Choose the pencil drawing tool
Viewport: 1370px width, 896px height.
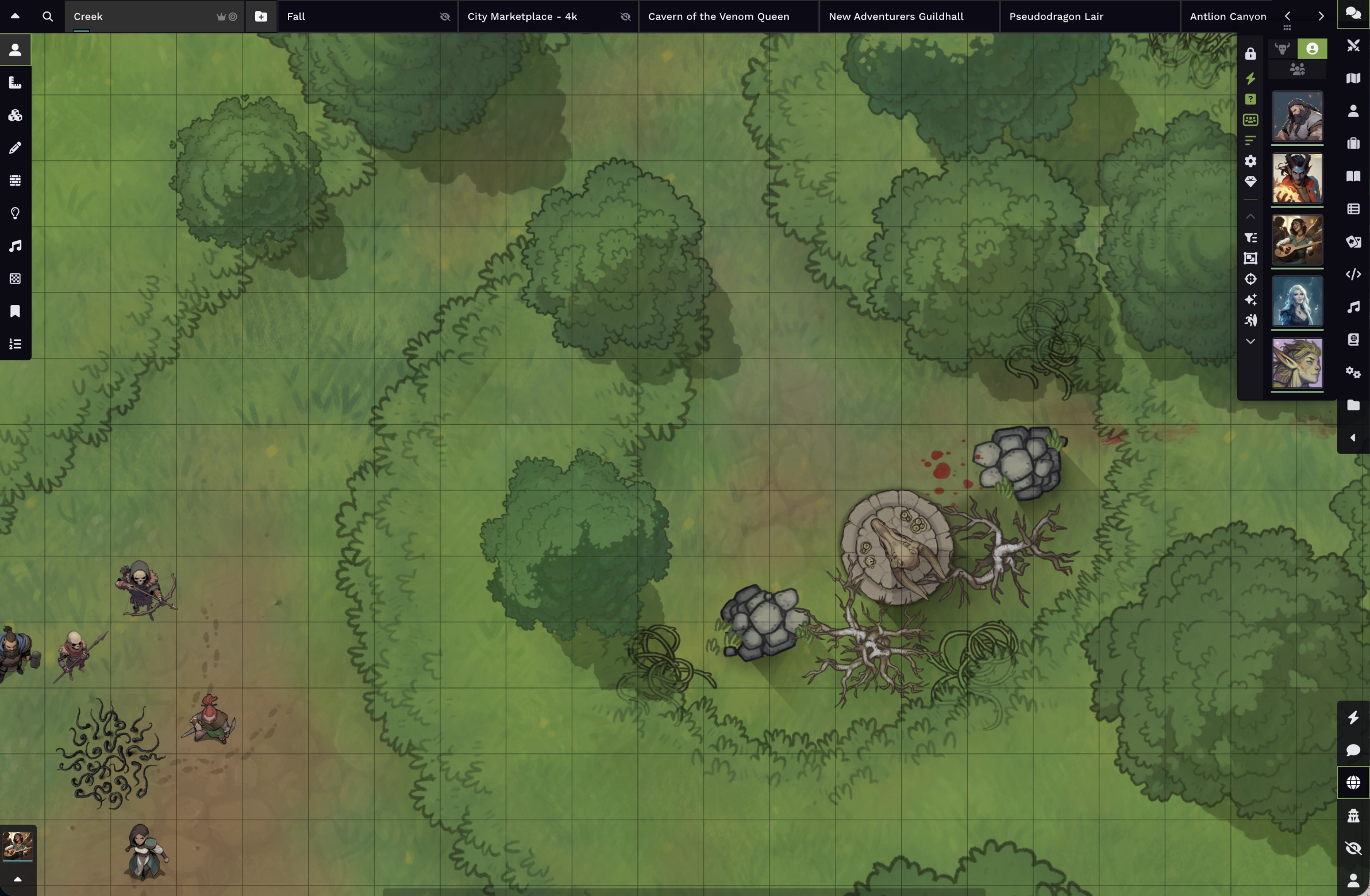tap(16, 148)
